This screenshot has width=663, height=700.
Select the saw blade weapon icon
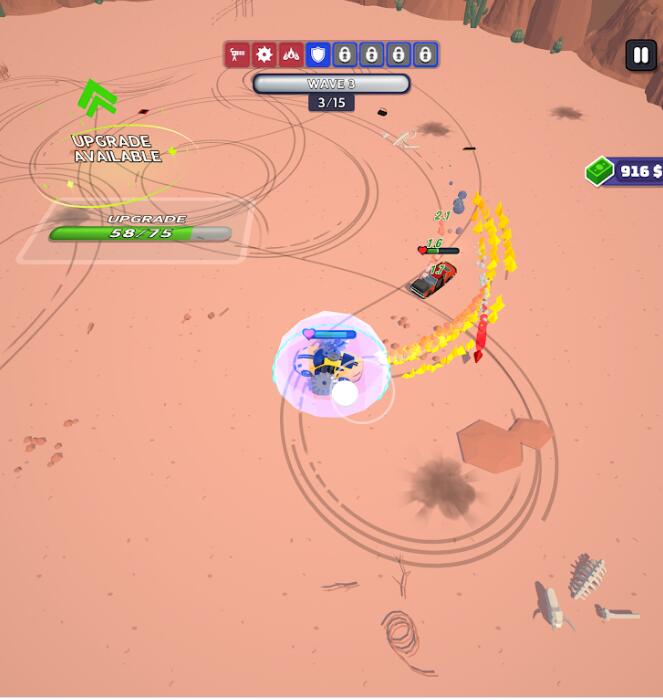click(x=264, y=54)
